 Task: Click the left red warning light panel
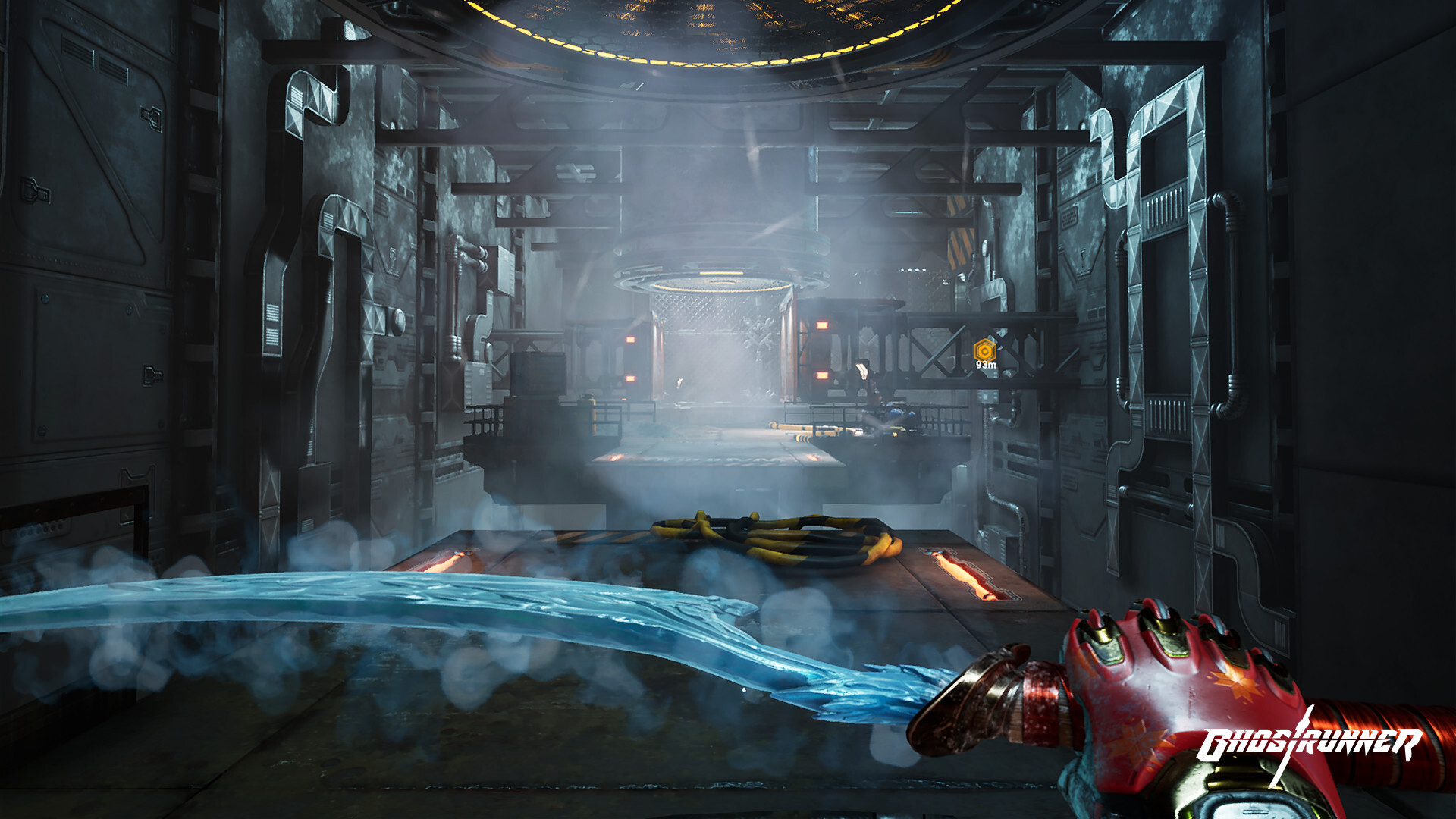click(x=632, y=341)
